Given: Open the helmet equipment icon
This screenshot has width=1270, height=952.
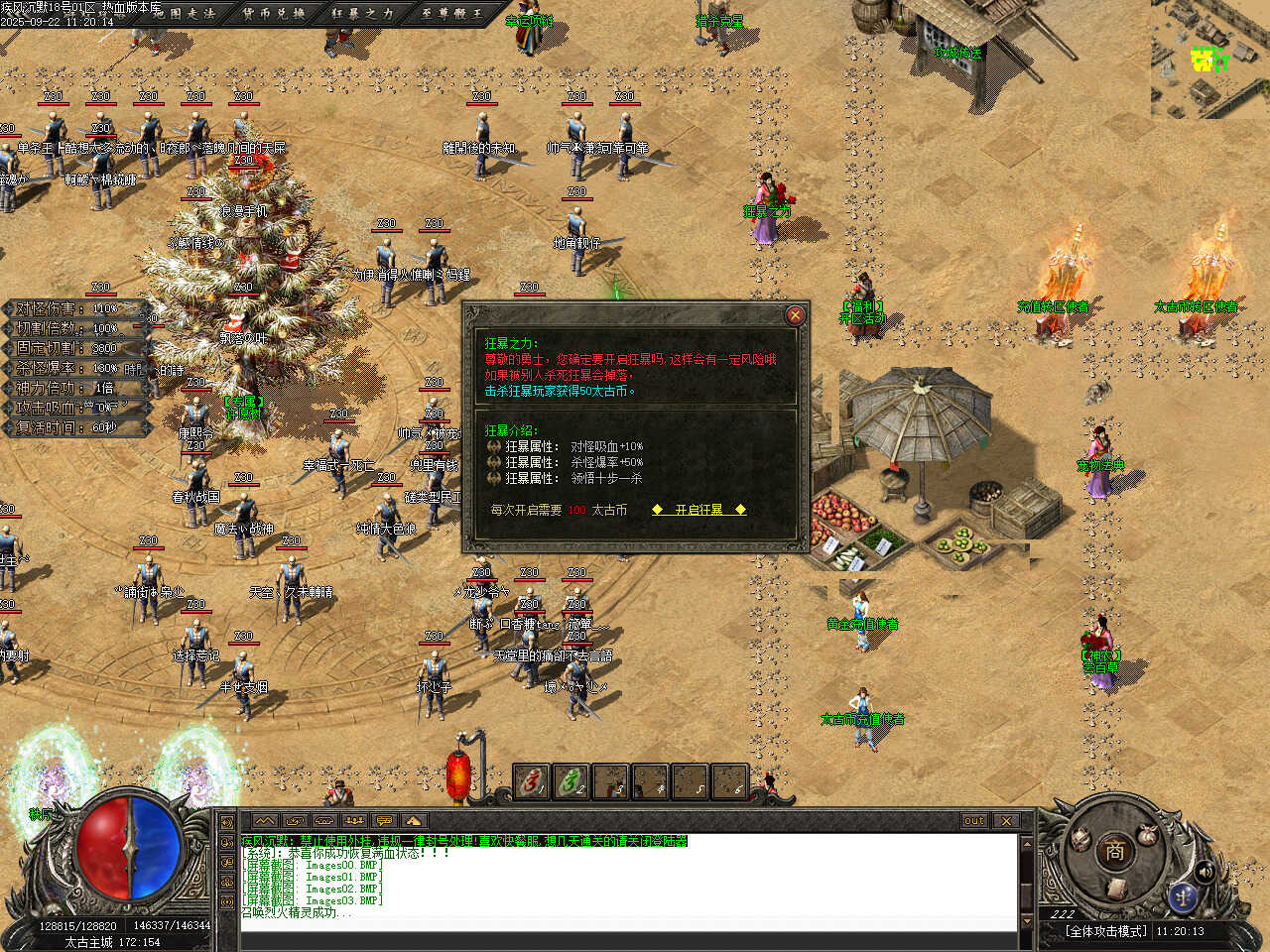Looking at the screenshot, I should coord(1080,841).
